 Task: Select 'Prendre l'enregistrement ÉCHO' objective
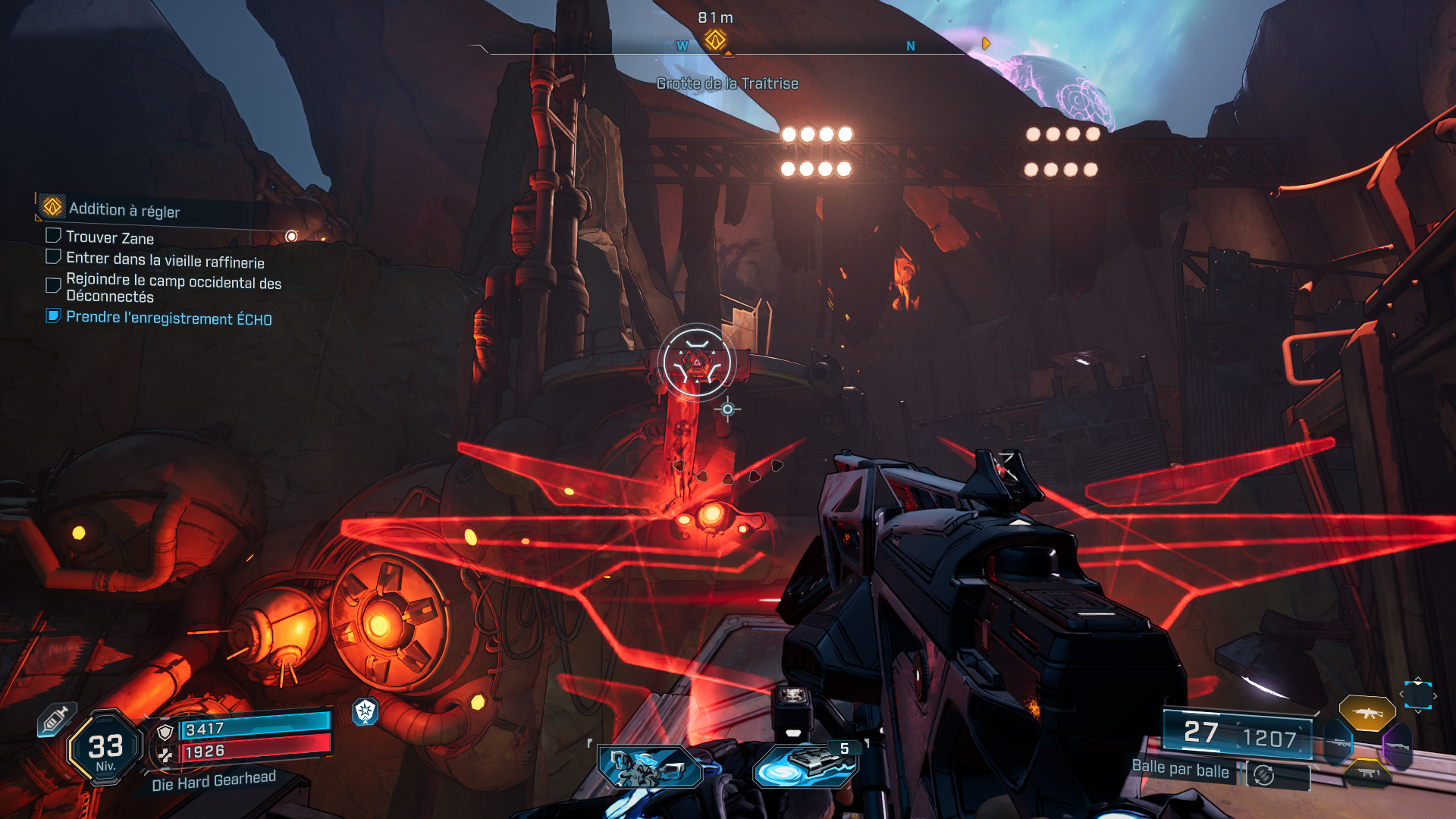tap(168, 318)
